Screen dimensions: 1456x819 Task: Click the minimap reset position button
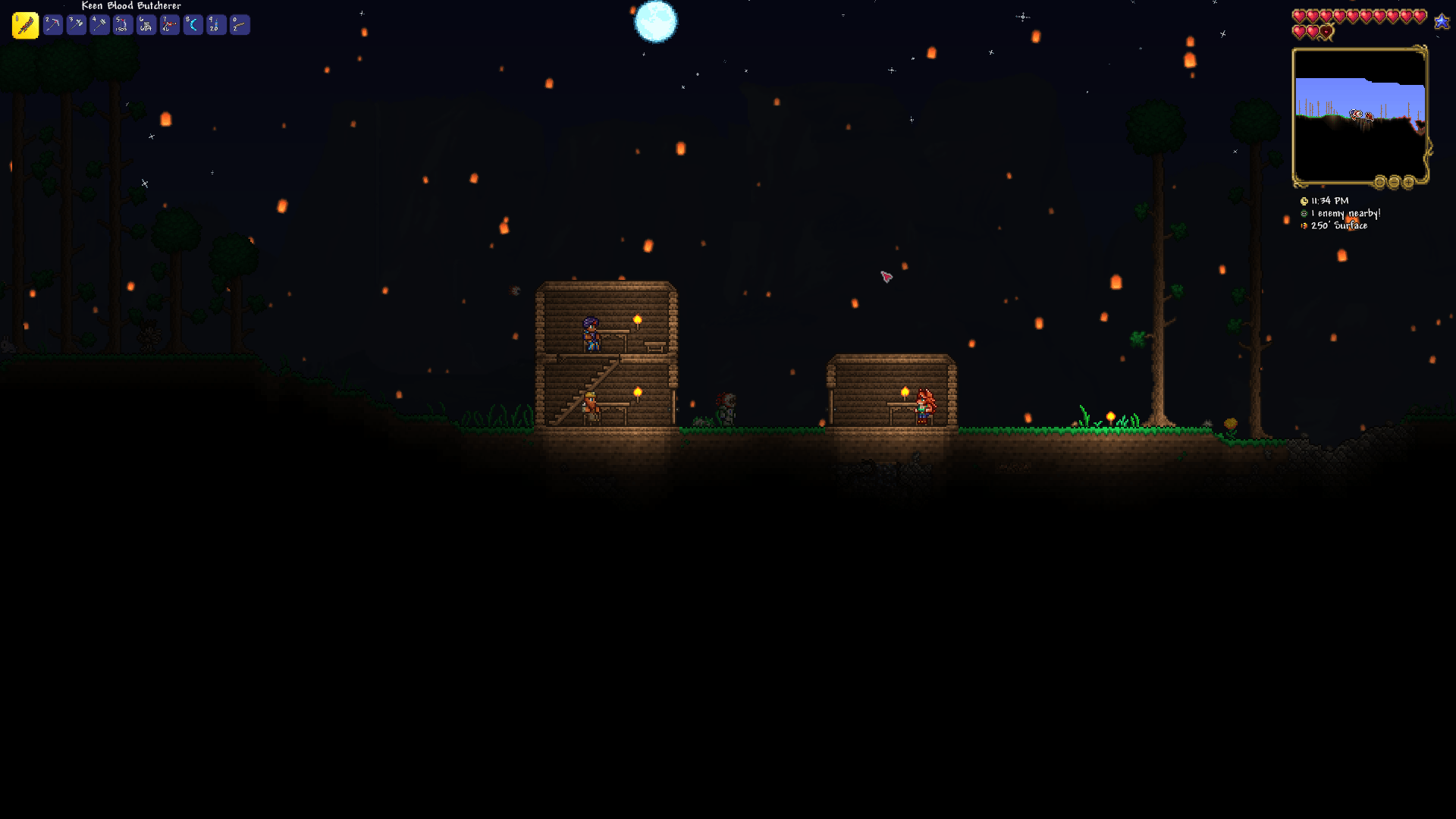(1379, 181)
